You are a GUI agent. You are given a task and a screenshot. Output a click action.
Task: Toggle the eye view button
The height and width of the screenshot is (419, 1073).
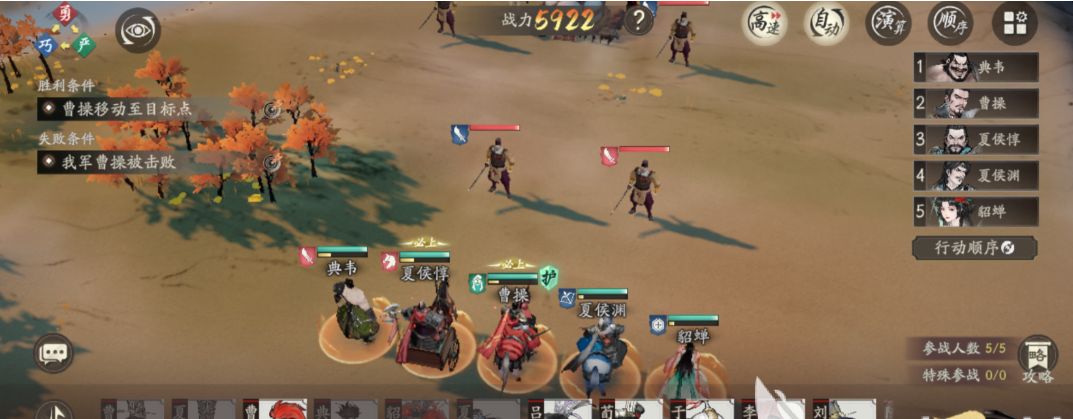pyautogui.click(x=138, y=31)
